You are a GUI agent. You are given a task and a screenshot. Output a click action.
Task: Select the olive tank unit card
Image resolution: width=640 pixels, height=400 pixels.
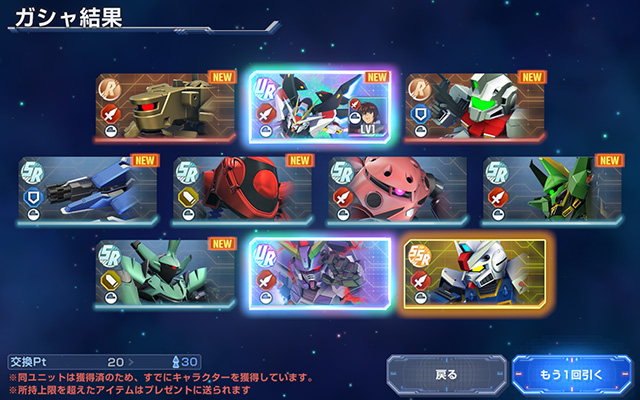(165, 106)
